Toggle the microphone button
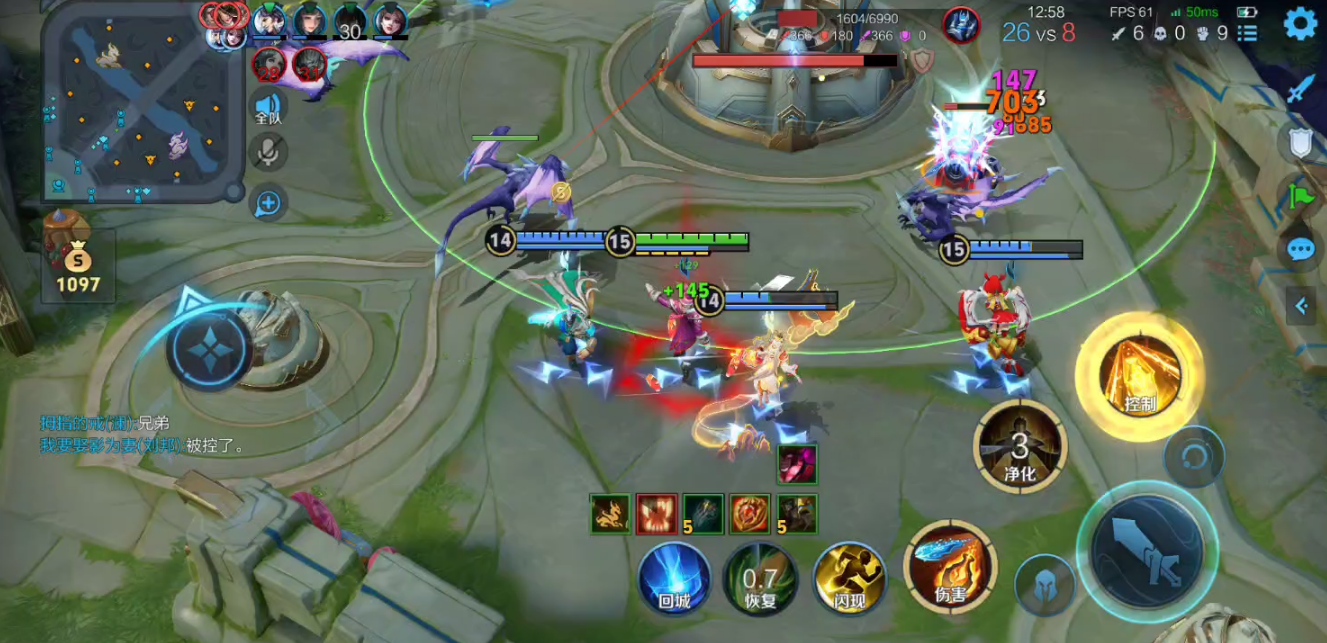 (x=268, y=153)
